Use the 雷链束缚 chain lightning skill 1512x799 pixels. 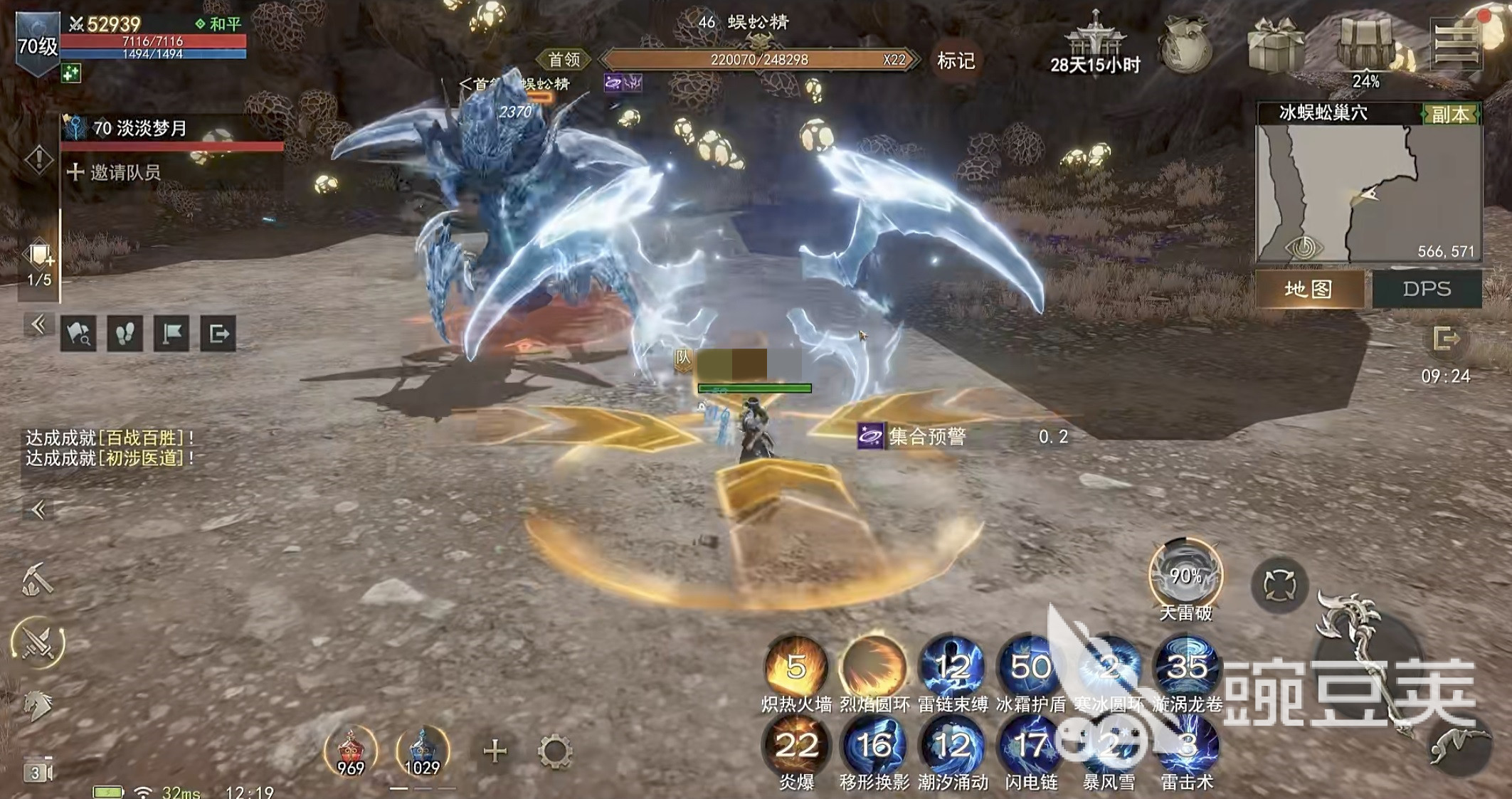[952, 668]
